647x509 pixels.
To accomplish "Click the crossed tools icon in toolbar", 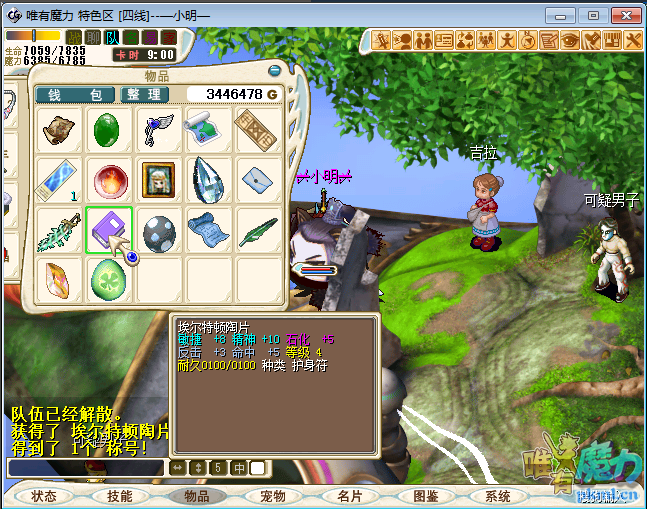I will (632, 41).
